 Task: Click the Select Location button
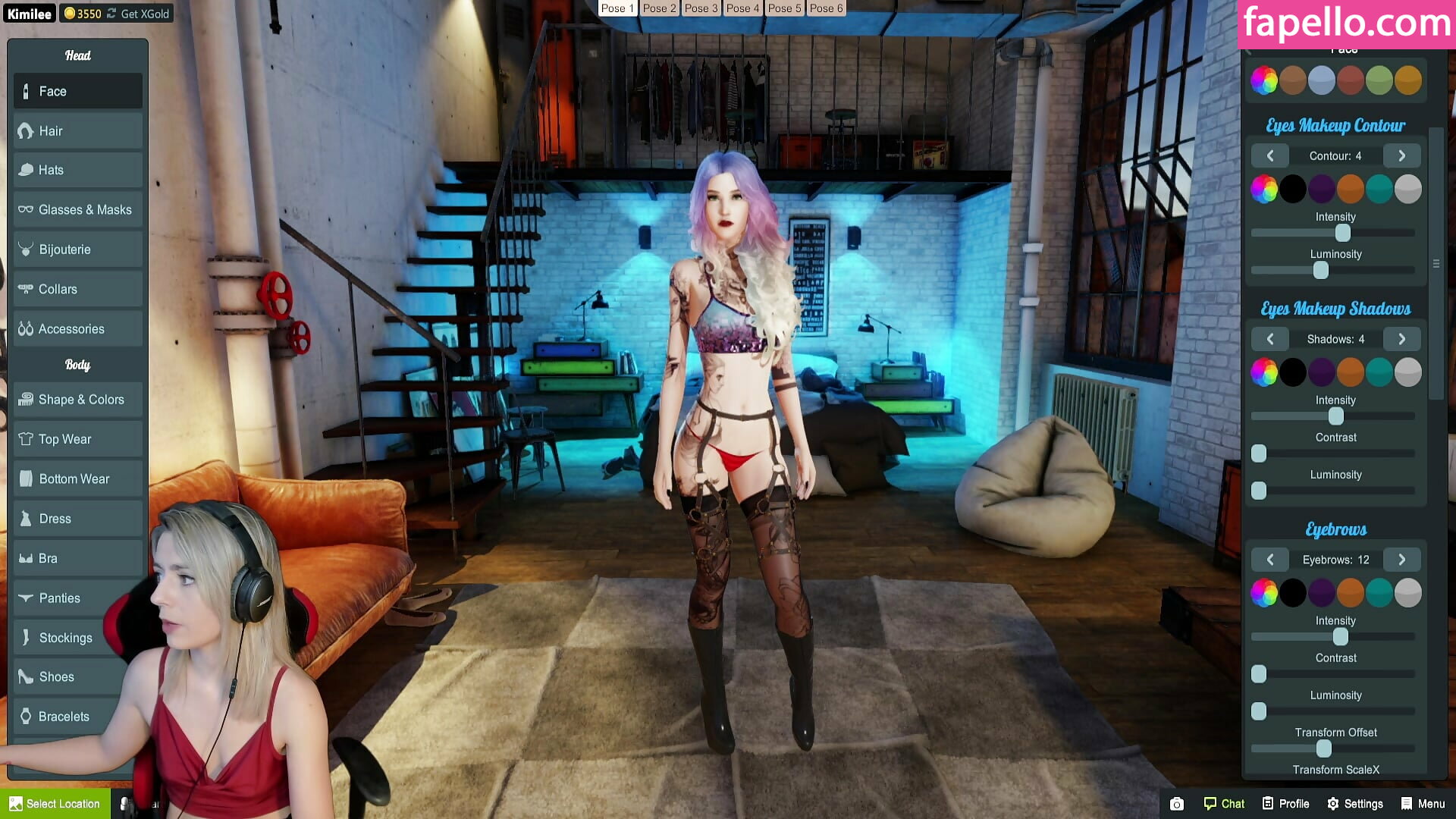pyautogui.click(x=55, y=804)
